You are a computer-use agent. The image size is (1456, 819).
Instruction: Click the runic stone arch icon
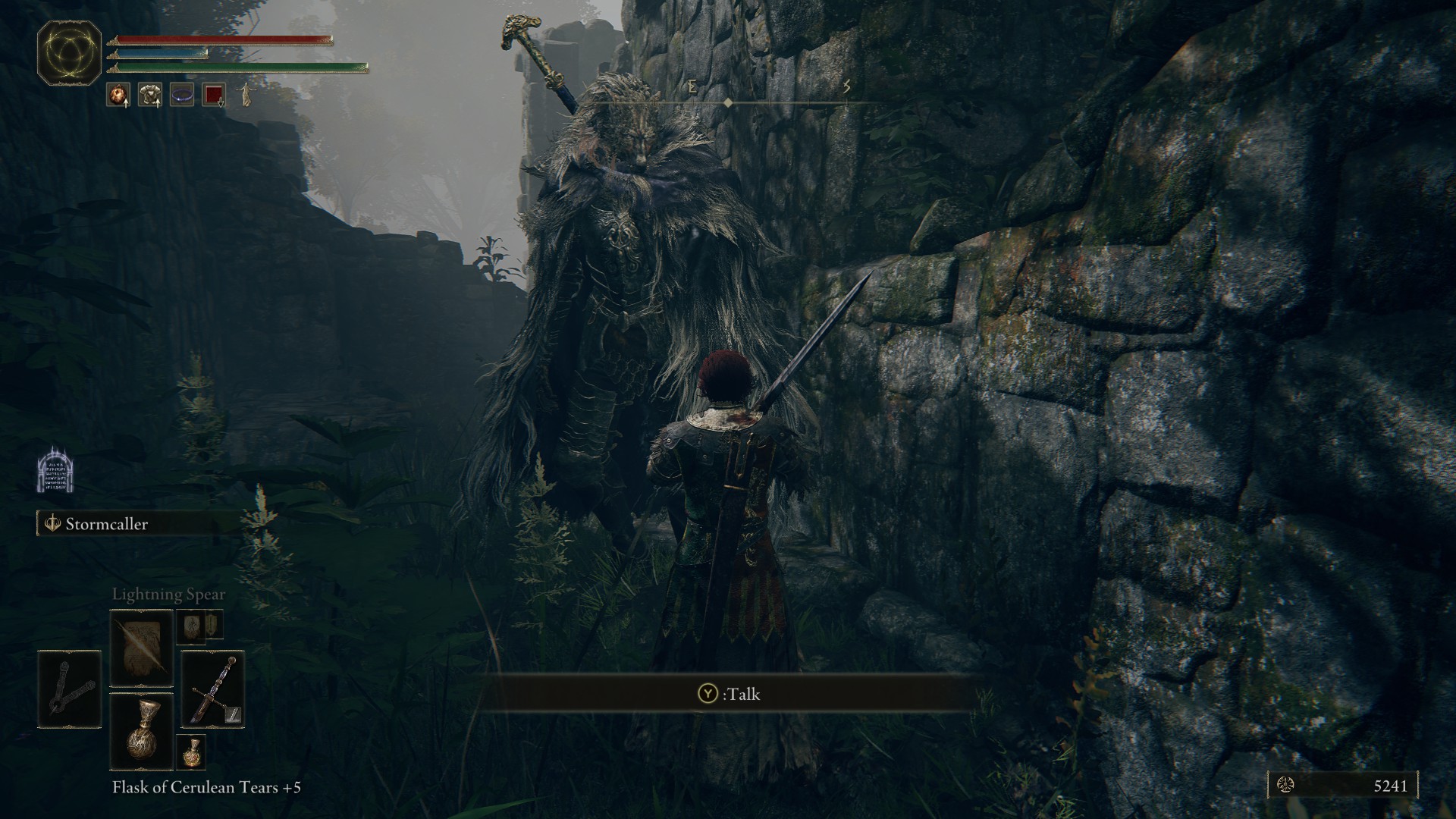(x=55, y=470)
